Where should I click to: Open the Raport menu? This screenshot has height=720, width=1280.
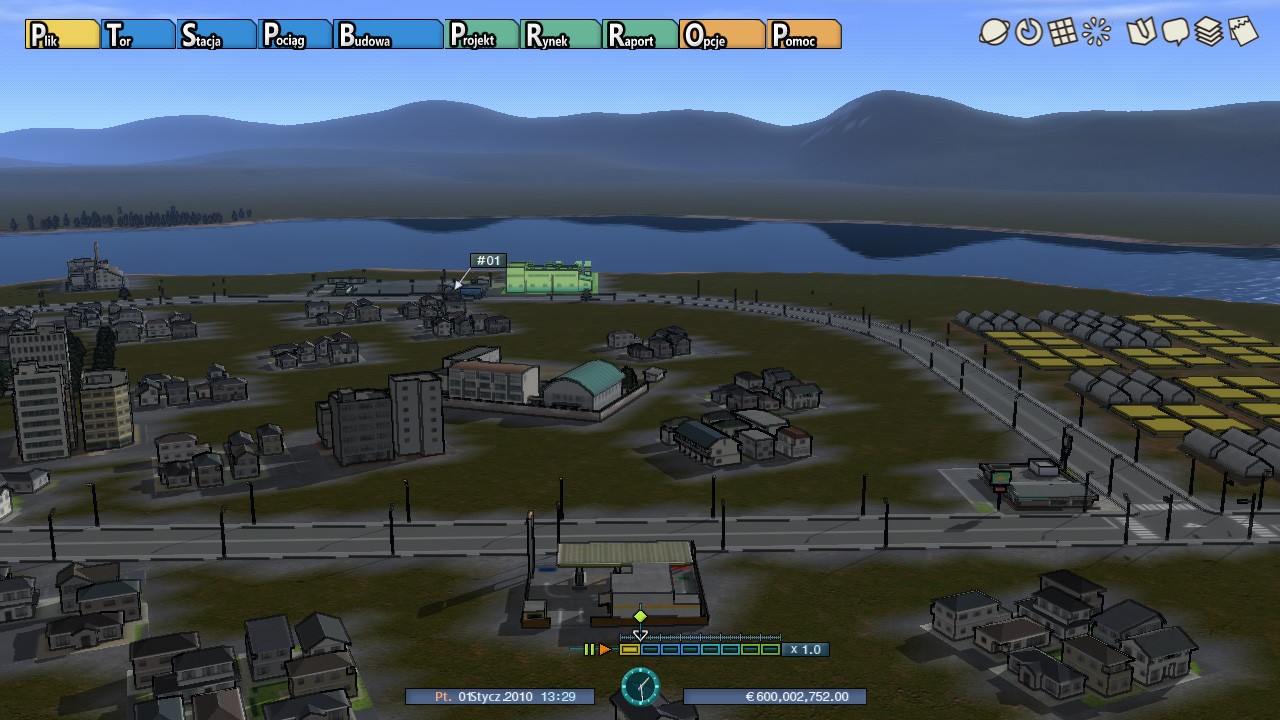[x=640, y=35]
